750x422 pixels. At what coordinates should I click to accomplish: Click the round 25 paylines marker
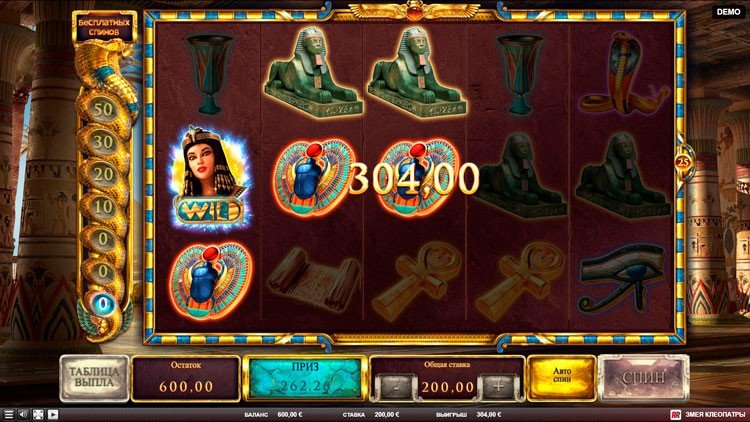[x=685, y=162]
